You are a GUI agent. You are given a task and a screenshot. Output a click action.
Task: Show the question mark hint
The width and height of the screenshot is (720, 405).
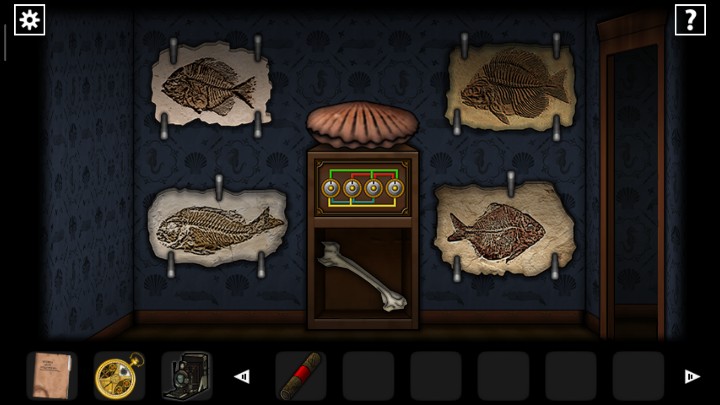[x=690, y=19]
